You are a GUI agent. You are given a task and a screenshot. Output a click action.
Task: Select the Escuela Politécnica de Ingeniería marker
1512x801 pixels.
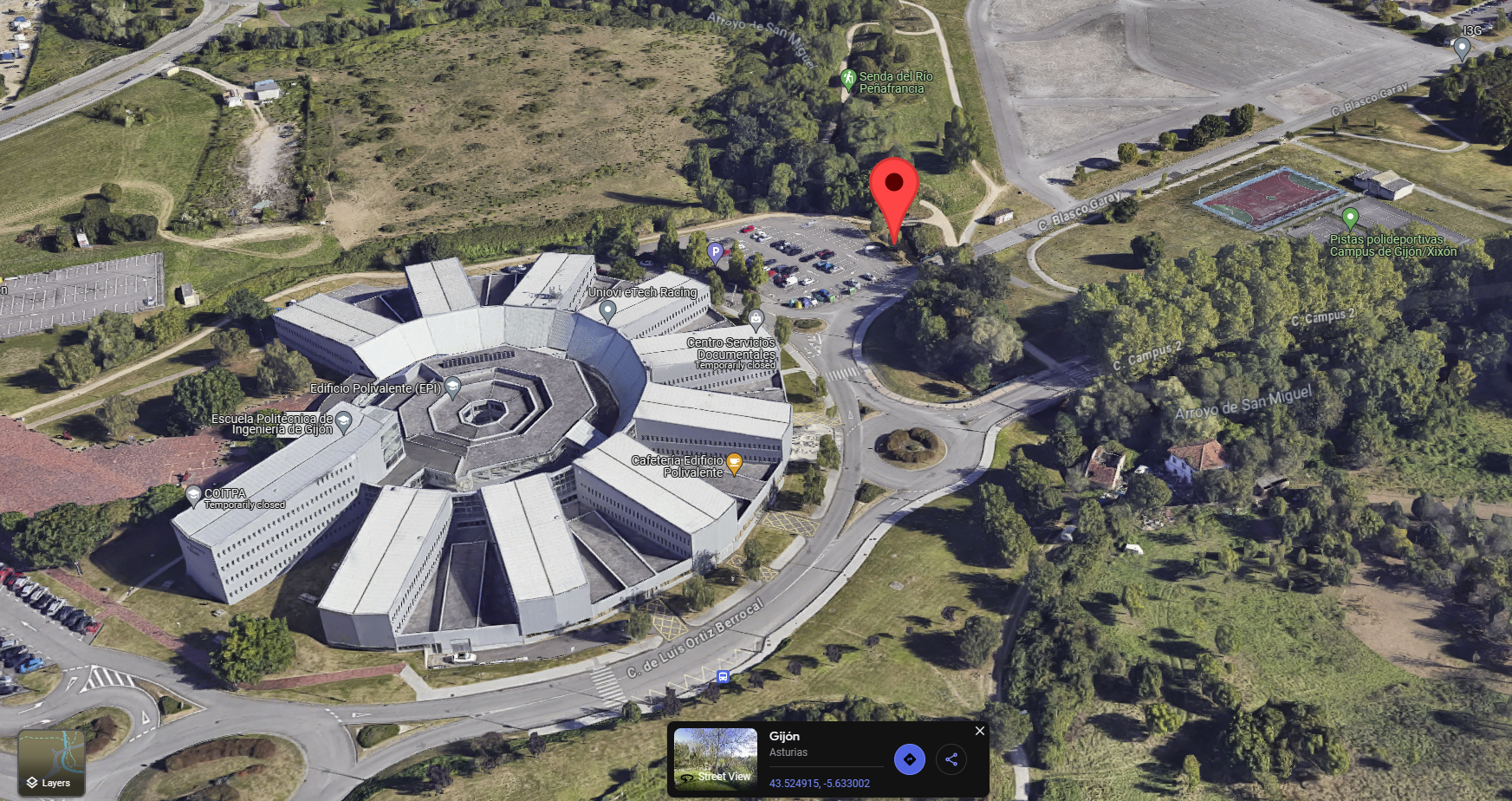coord(343,422)
